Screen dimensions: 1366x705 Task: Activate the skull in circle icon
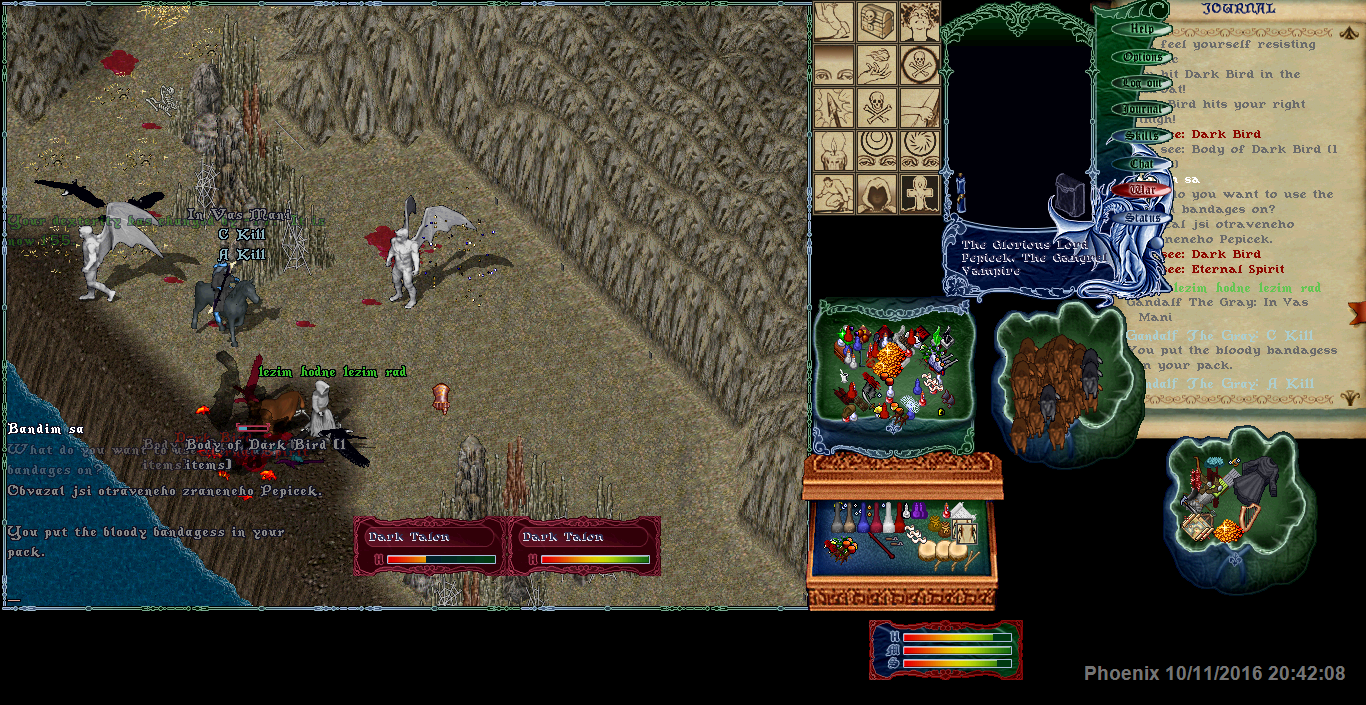click(x=919, y=64)
